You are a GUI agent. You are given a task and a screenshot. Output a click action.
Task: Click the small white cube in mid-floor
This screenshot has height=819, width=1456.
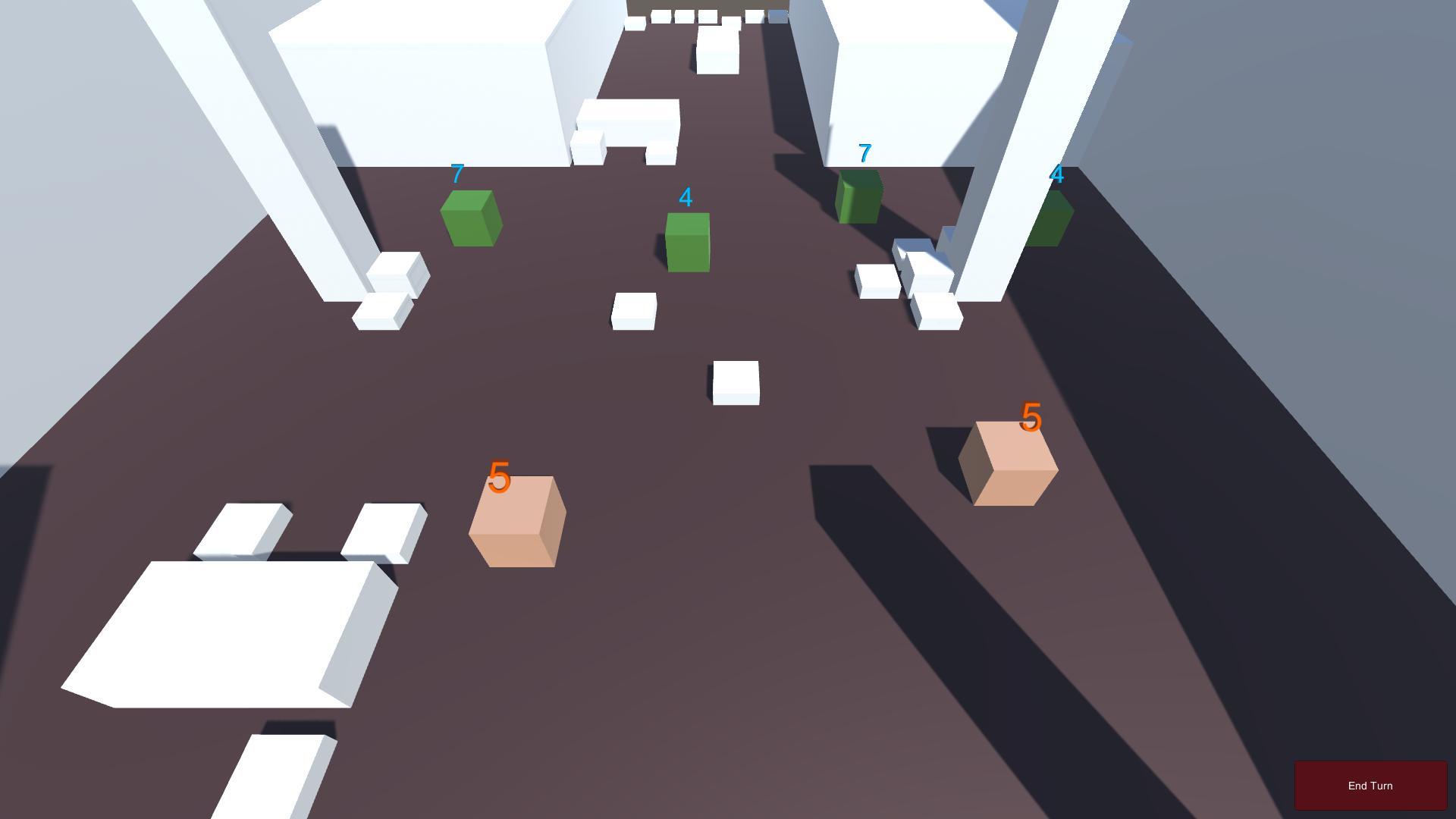point(734,381)
